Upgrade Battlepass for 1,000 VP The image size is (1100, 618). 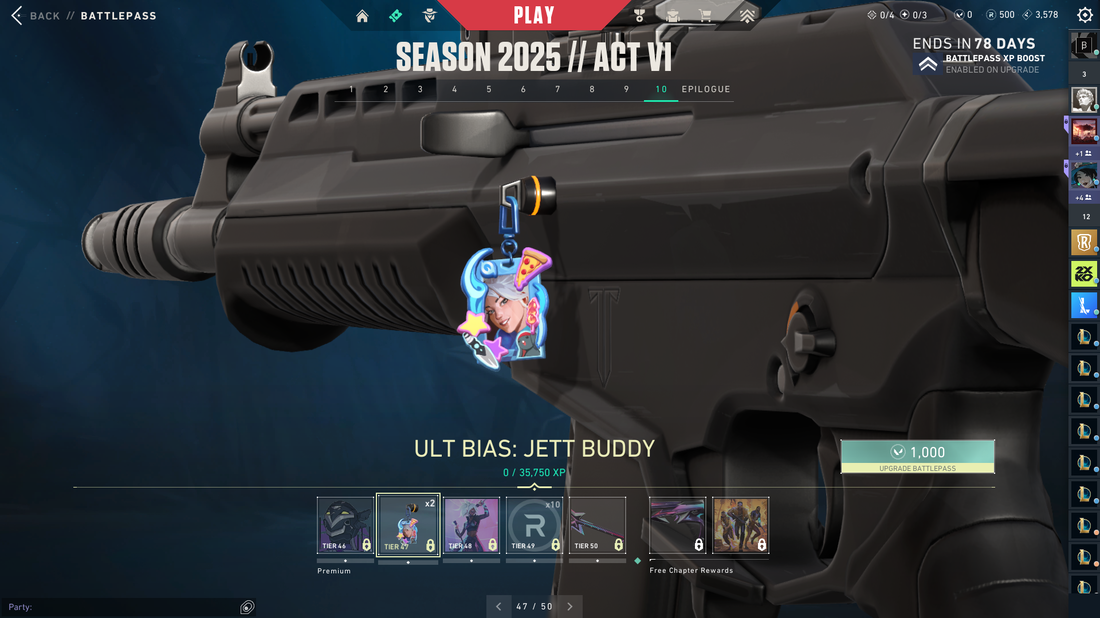917,456
